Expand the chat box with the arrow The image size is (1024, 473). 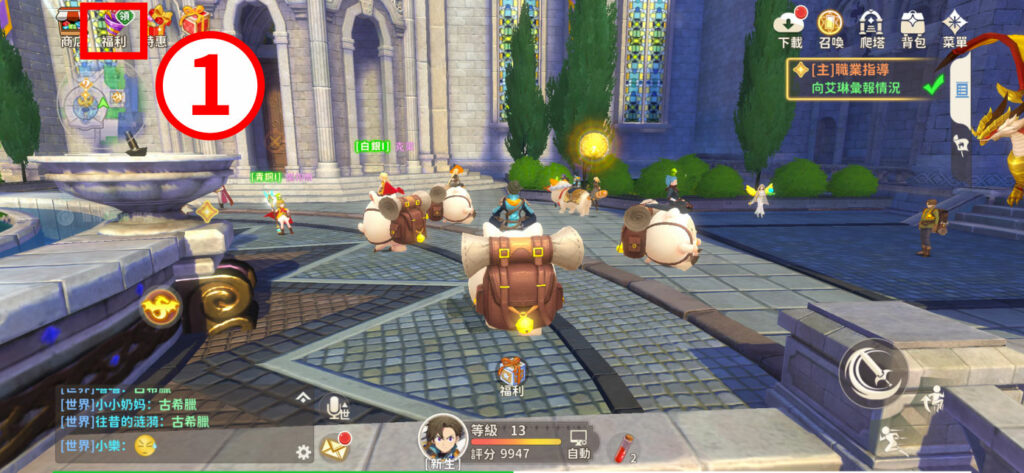[x=304, y=398]
